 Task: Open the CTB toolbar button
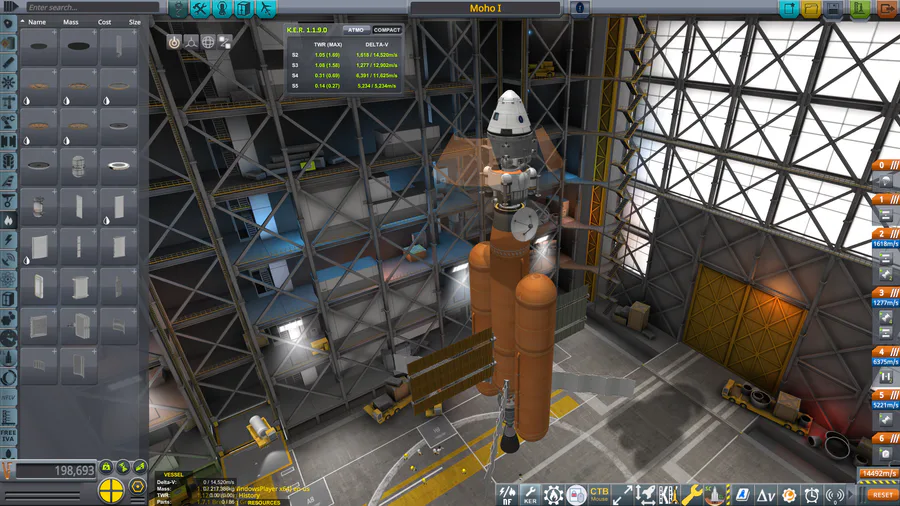pyautogui.click(x=599, y=494)
